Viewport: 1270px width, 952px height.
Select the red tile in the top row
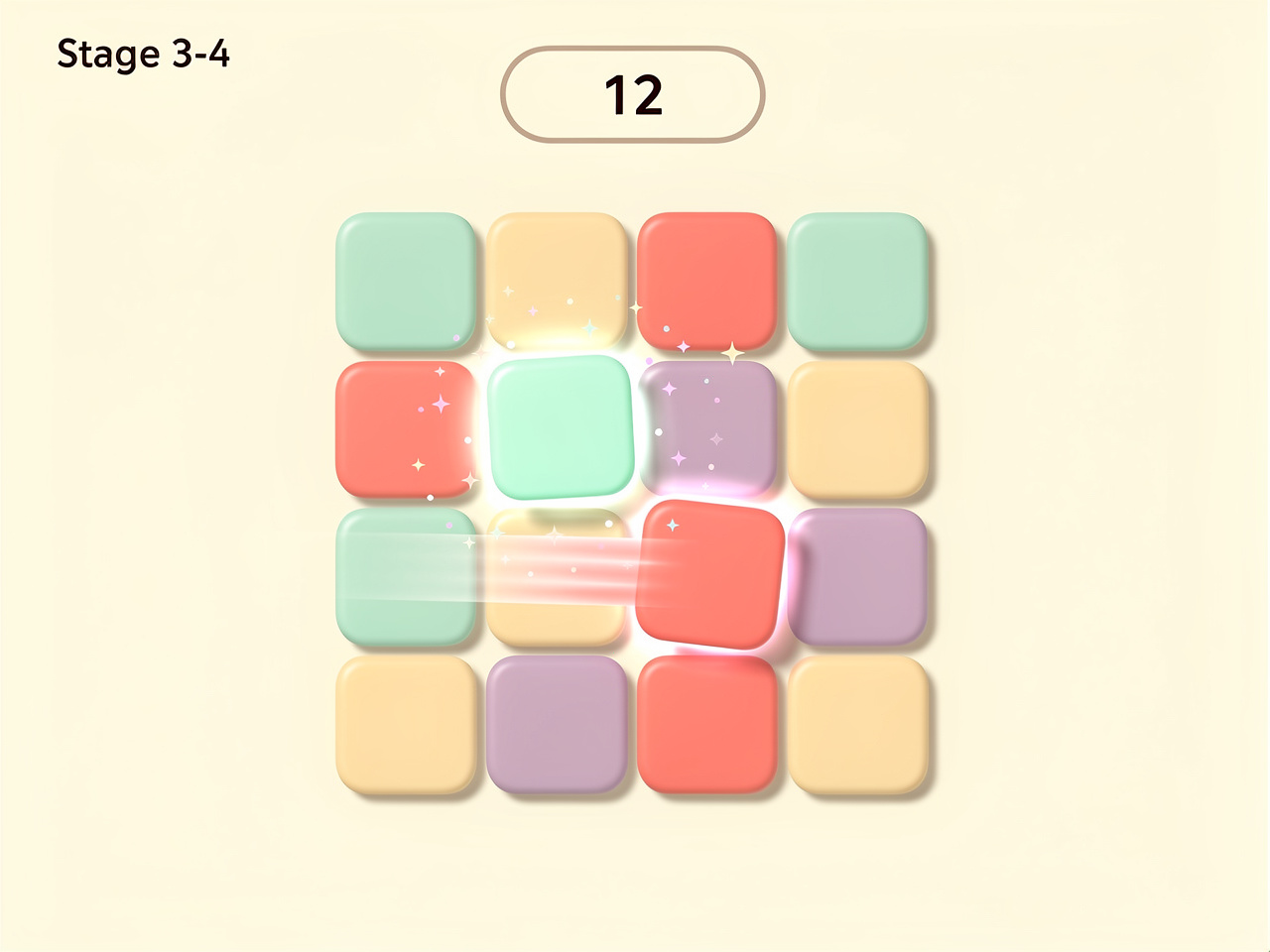tap(707, 281)
